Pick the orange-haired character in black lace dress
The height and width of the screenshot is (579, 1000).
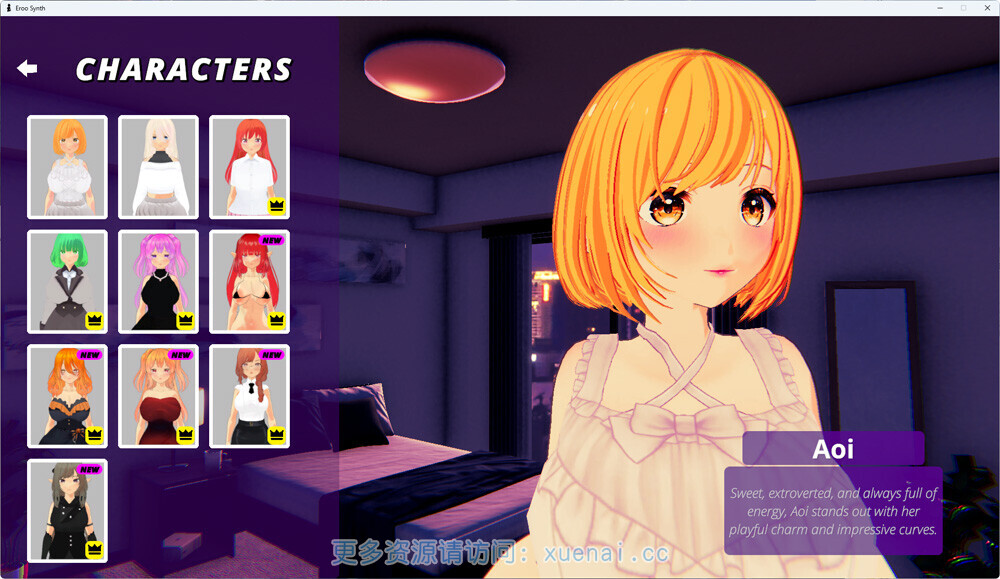tap(67, 396)
